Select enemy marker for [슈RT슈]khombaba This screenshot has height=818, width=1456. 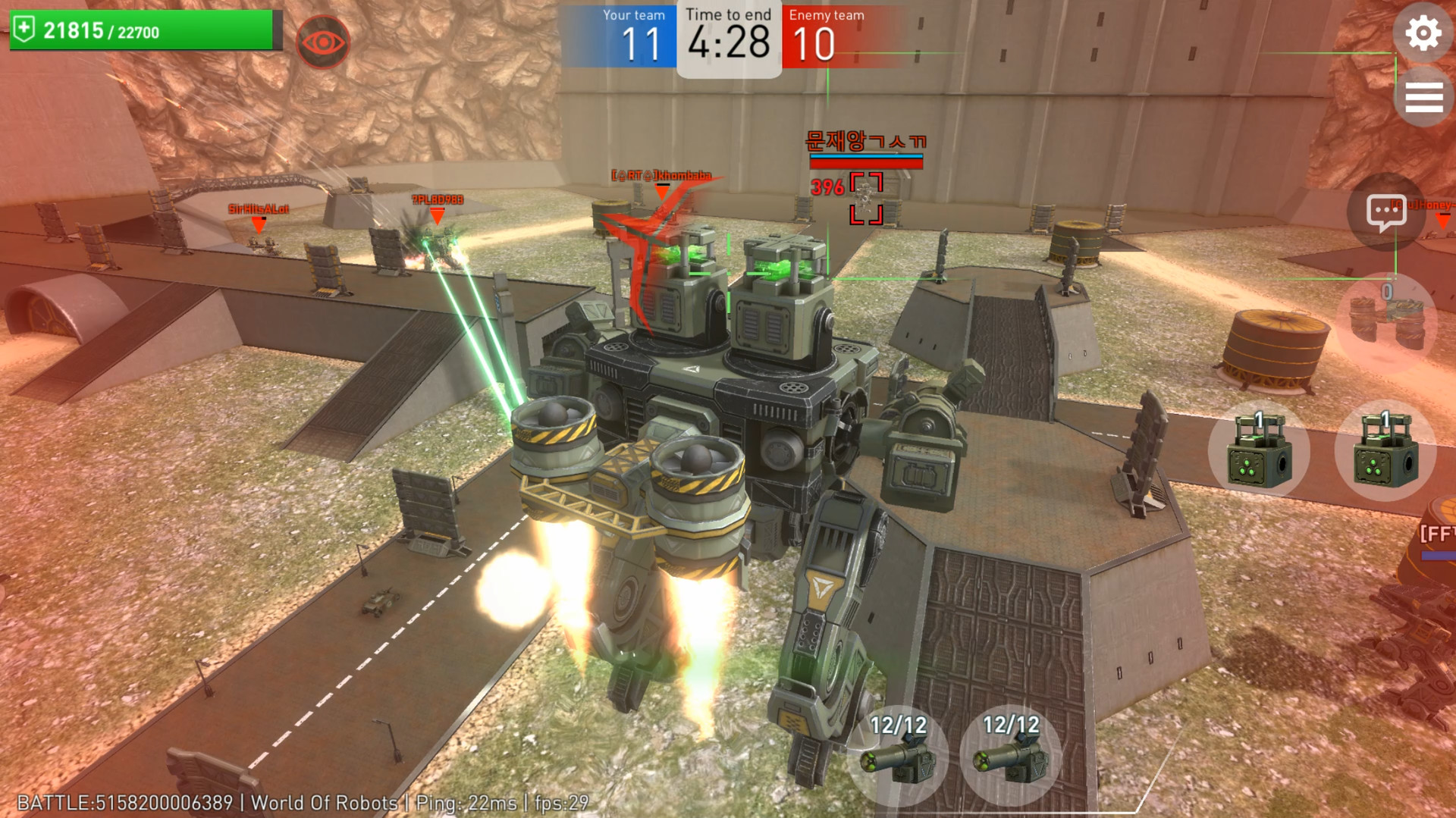tap(660, 177)
